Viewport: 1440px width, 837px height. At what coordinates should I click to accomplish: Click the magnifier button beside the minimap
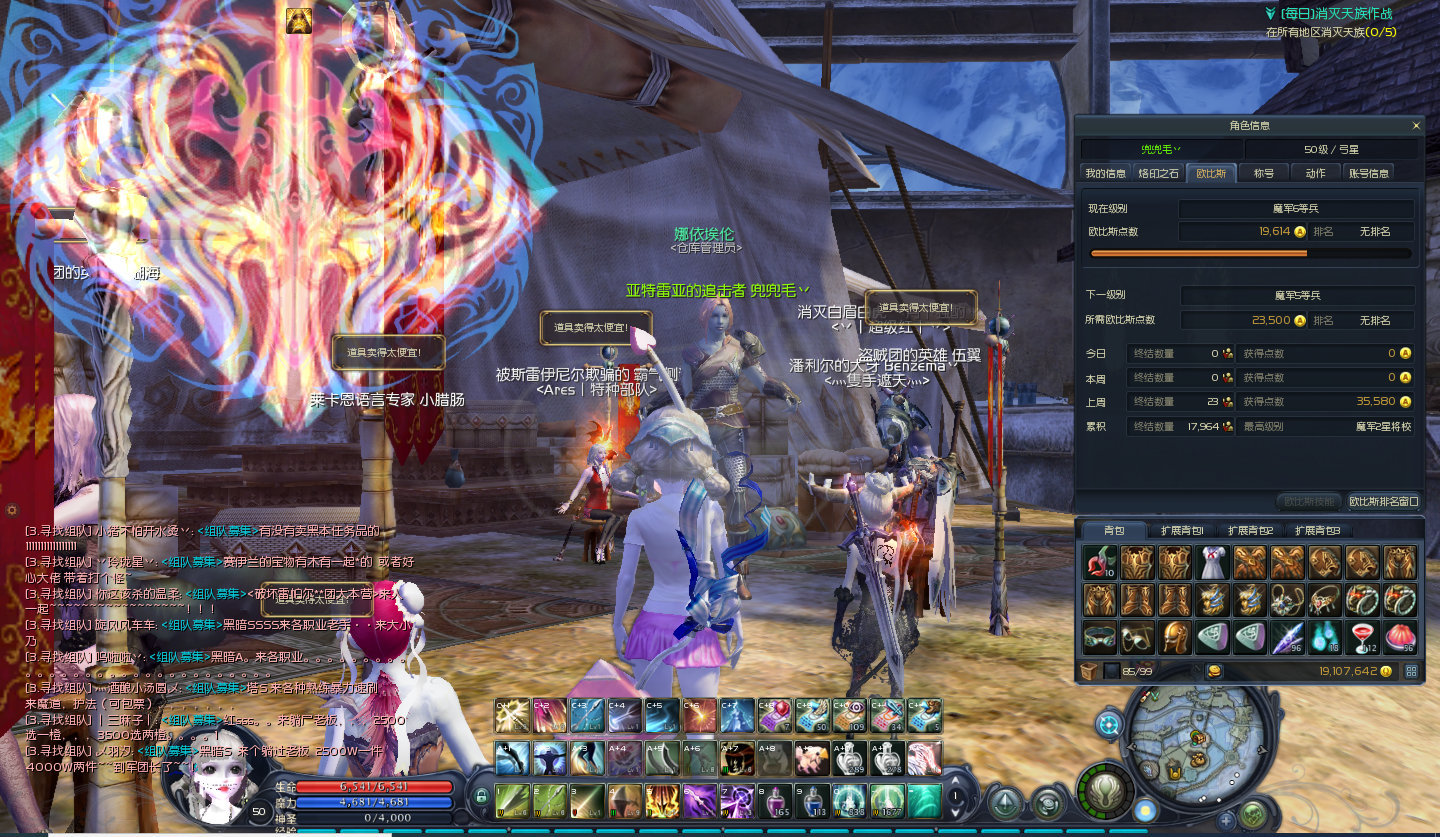(x=1109, y=725)
